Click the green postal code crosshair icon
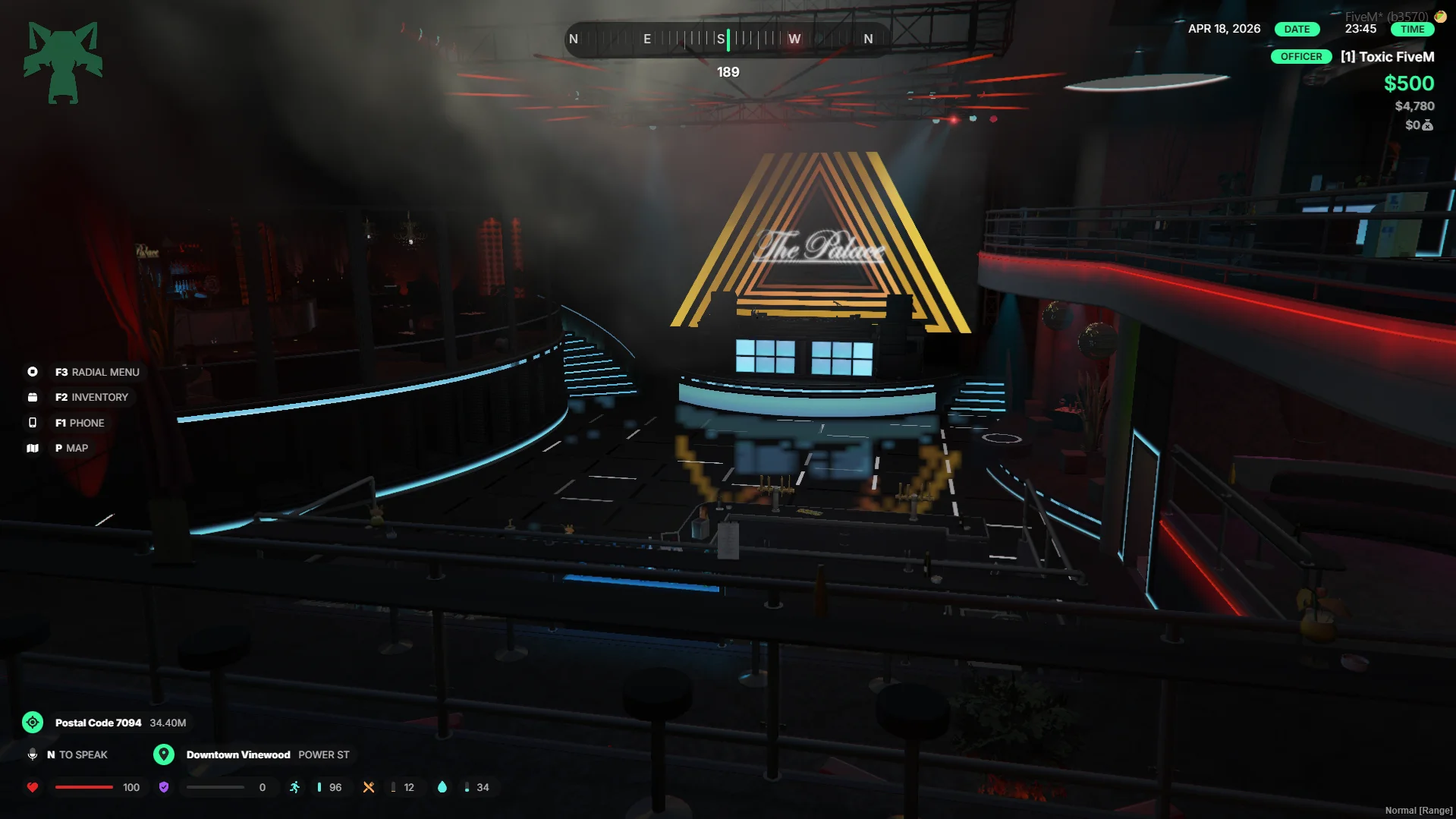This screenshot has width=1456, height=819. point(33,723)
